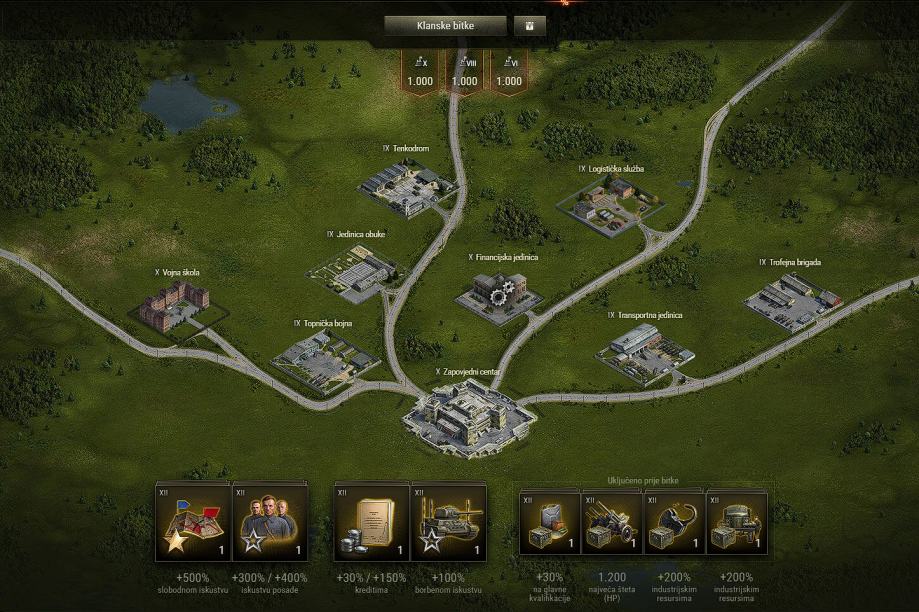Screen dimensions: 919x612
Task: Activate the +100% combat experience tank reserve
Action: (448, 521)
